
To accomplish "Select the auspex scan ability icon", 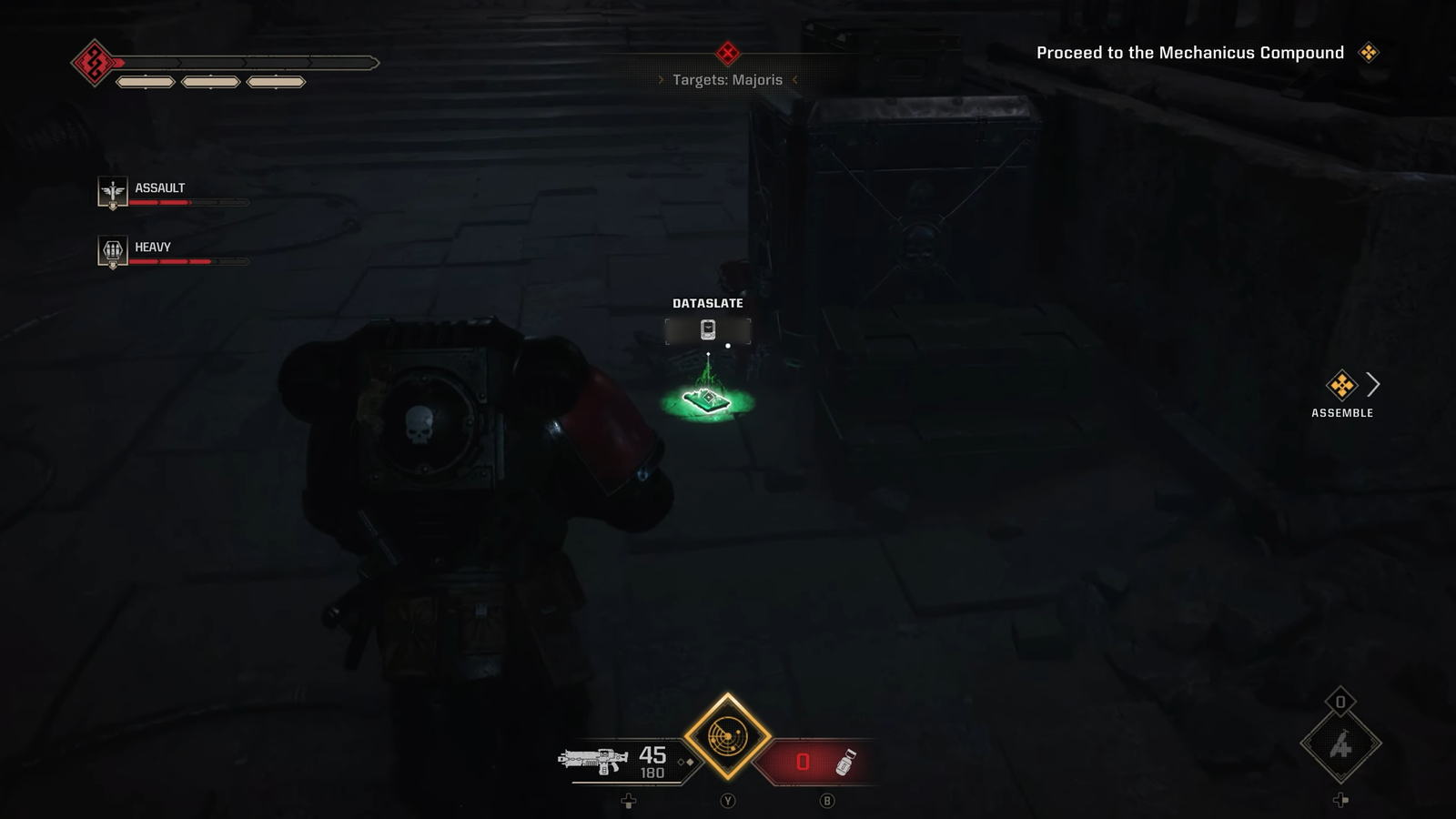I will point(727,736).
